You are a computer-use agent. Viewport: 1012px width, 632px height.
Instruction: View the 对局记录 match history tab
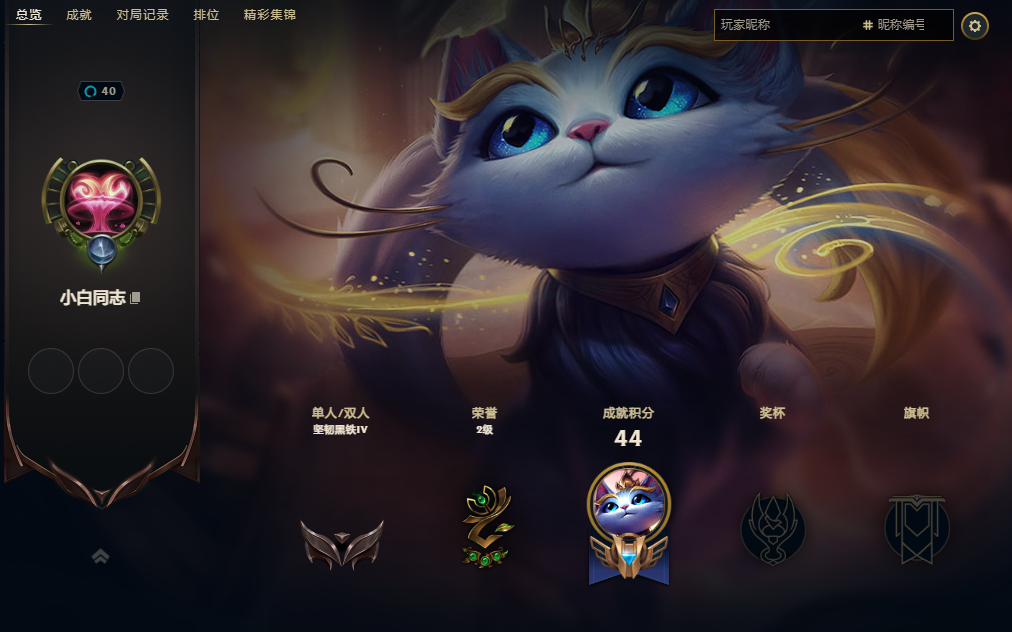point(142,15)
